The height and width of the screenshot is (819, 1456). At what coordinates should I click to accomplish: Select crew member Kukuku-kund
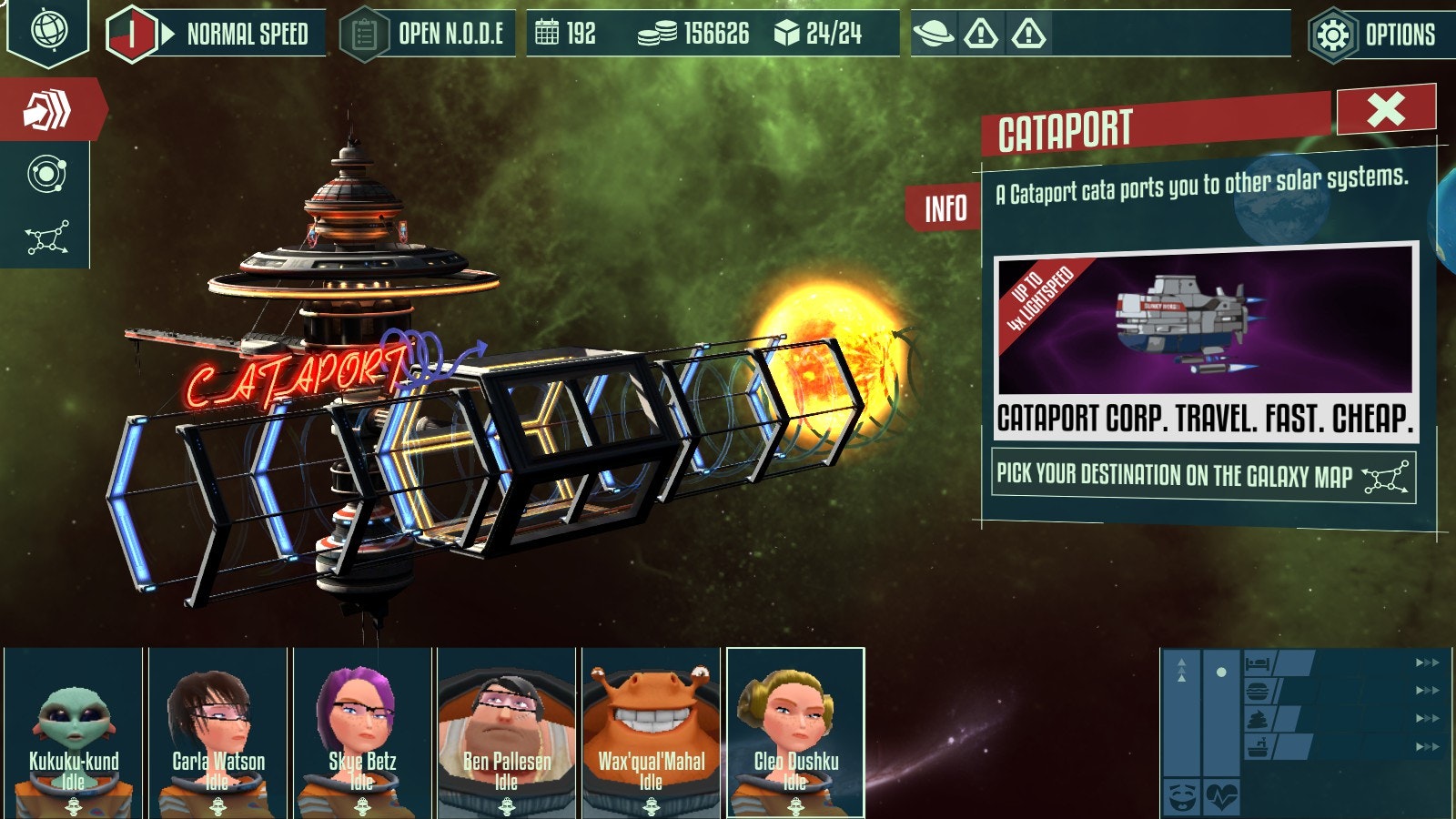pos(74,733)
